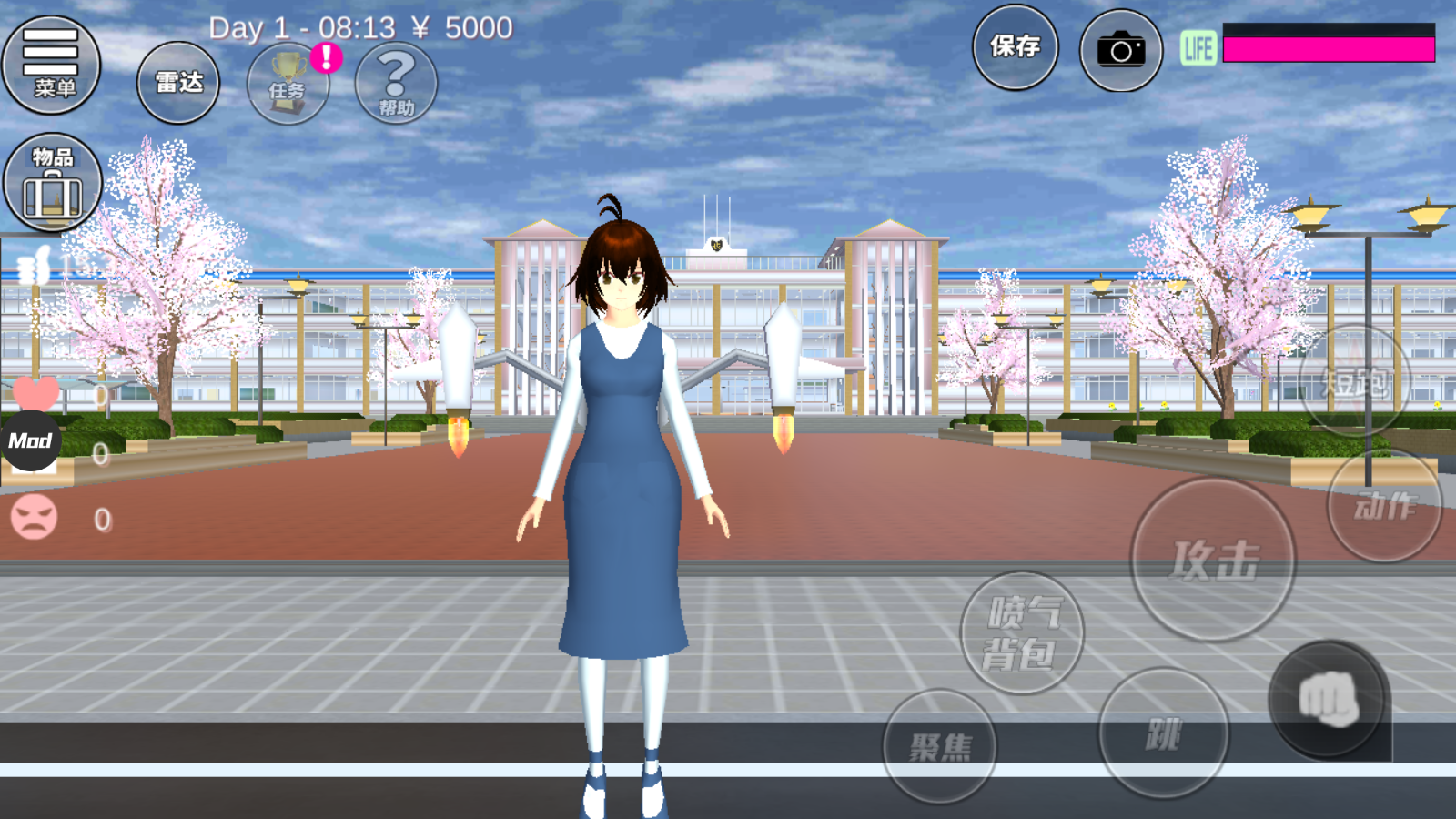Make the character 跳 jump
The height and width of the screenshot is (819, 1456).
pos(1163,733)
